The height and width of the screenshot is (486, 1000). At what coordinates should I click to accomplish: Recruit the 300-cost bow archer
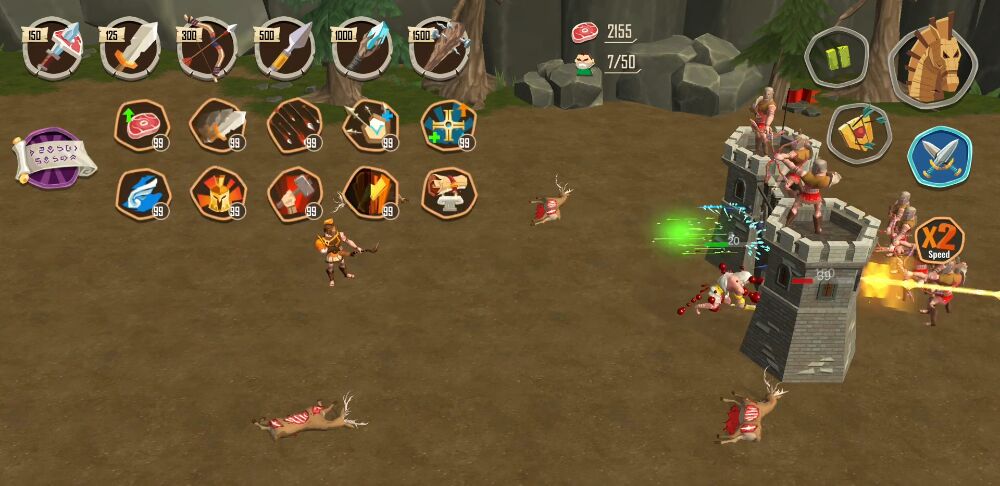pyautogui.click(x=207, y=48)
